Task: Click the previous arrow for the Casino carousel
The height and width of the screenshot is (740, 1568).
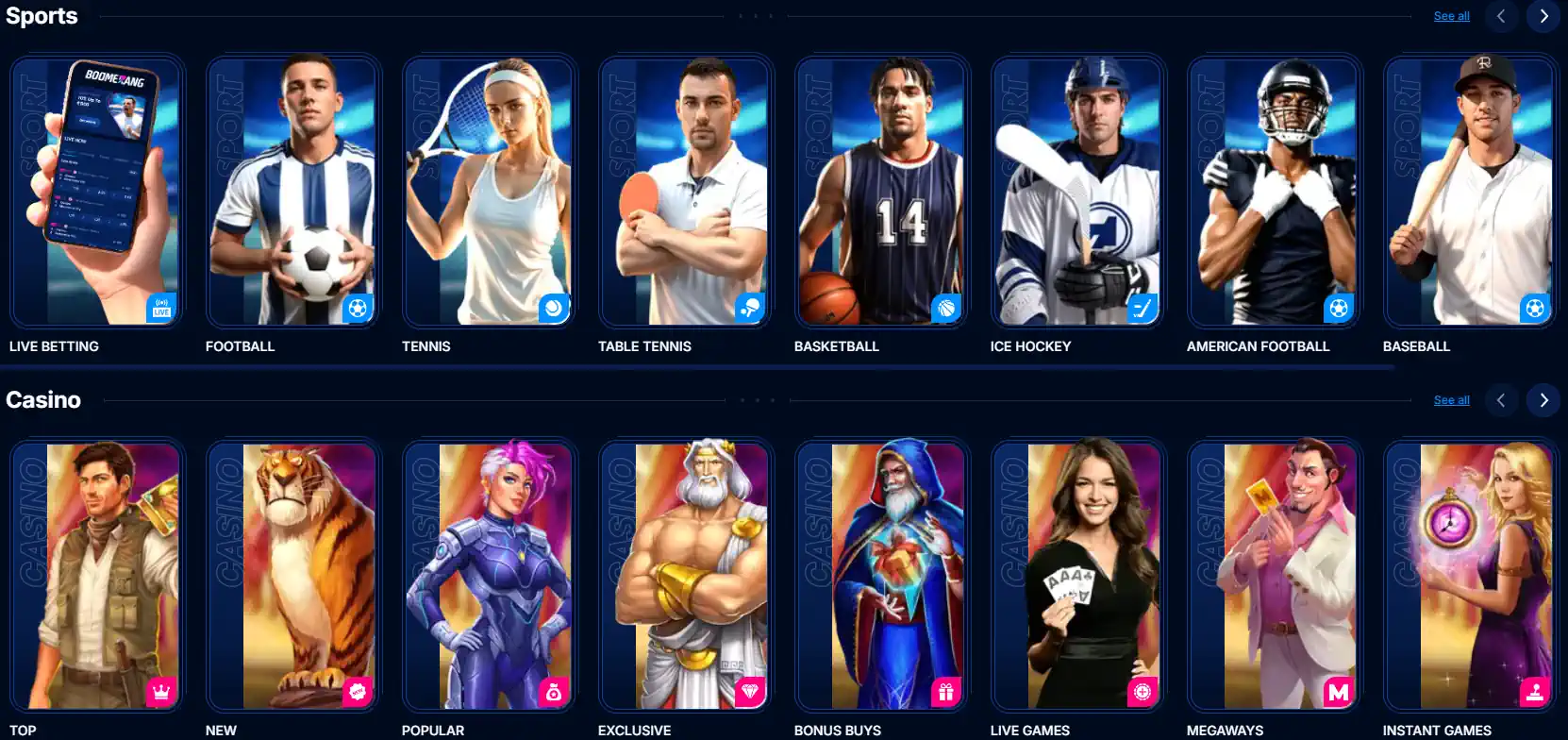Action: (x=1501, y=399)
